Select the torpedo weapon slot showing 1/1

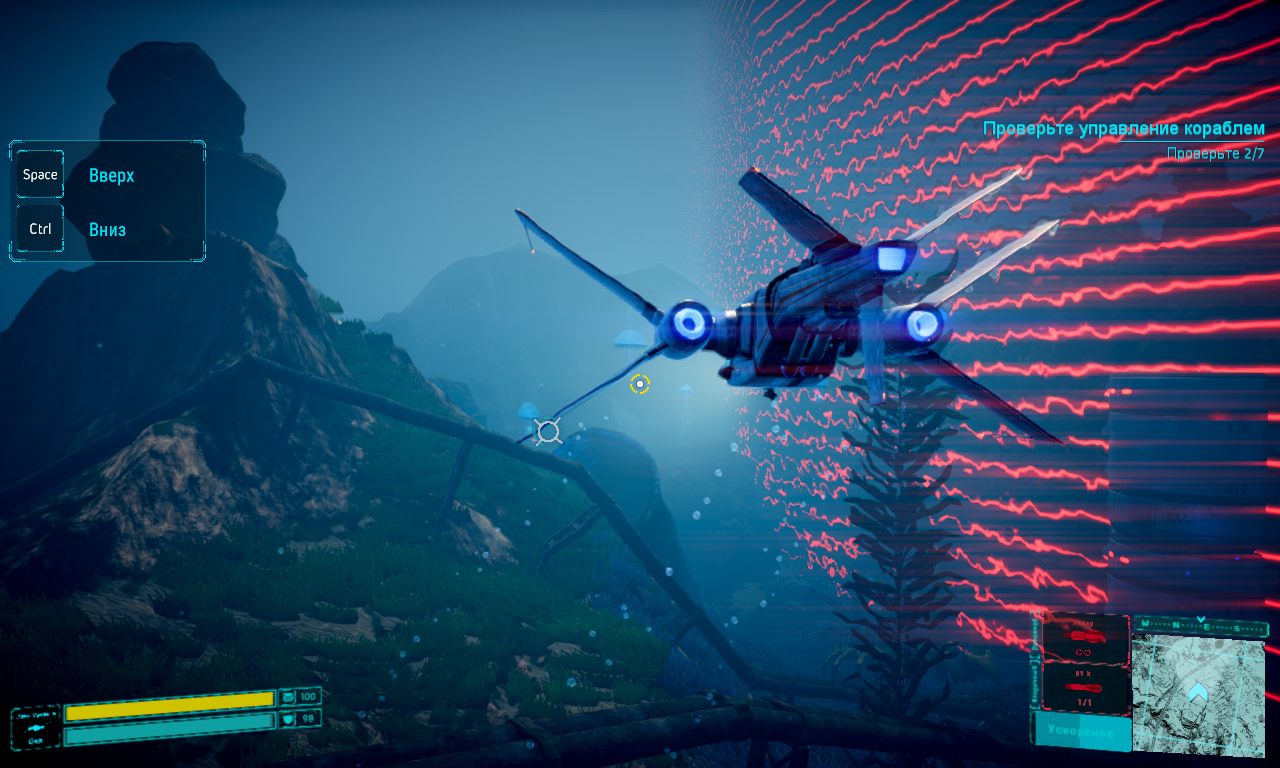coord(1085,690)
